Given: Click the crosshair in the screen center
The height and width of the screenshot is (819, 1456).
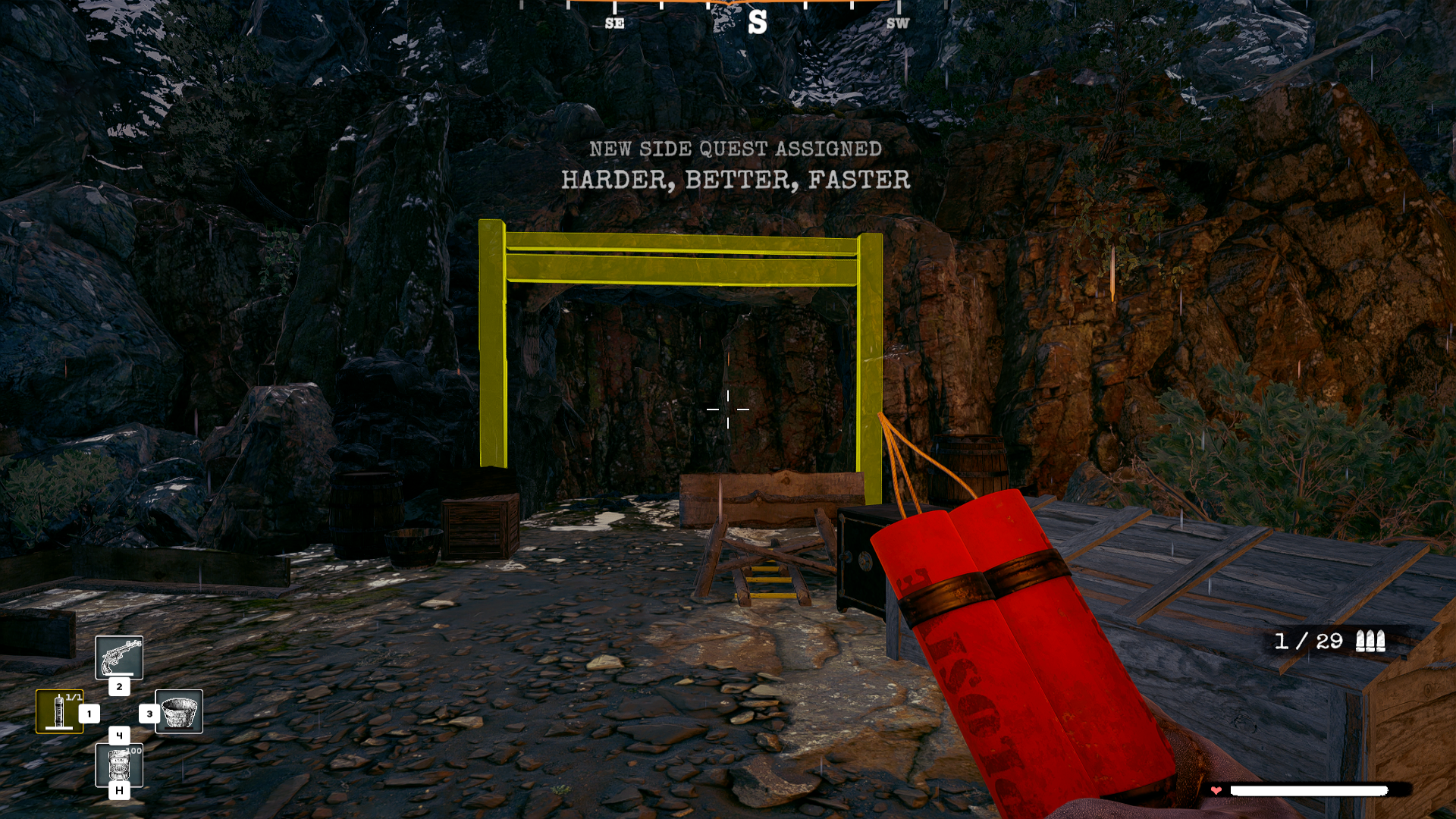Looking at the screenshot, I should pos(730,409).
